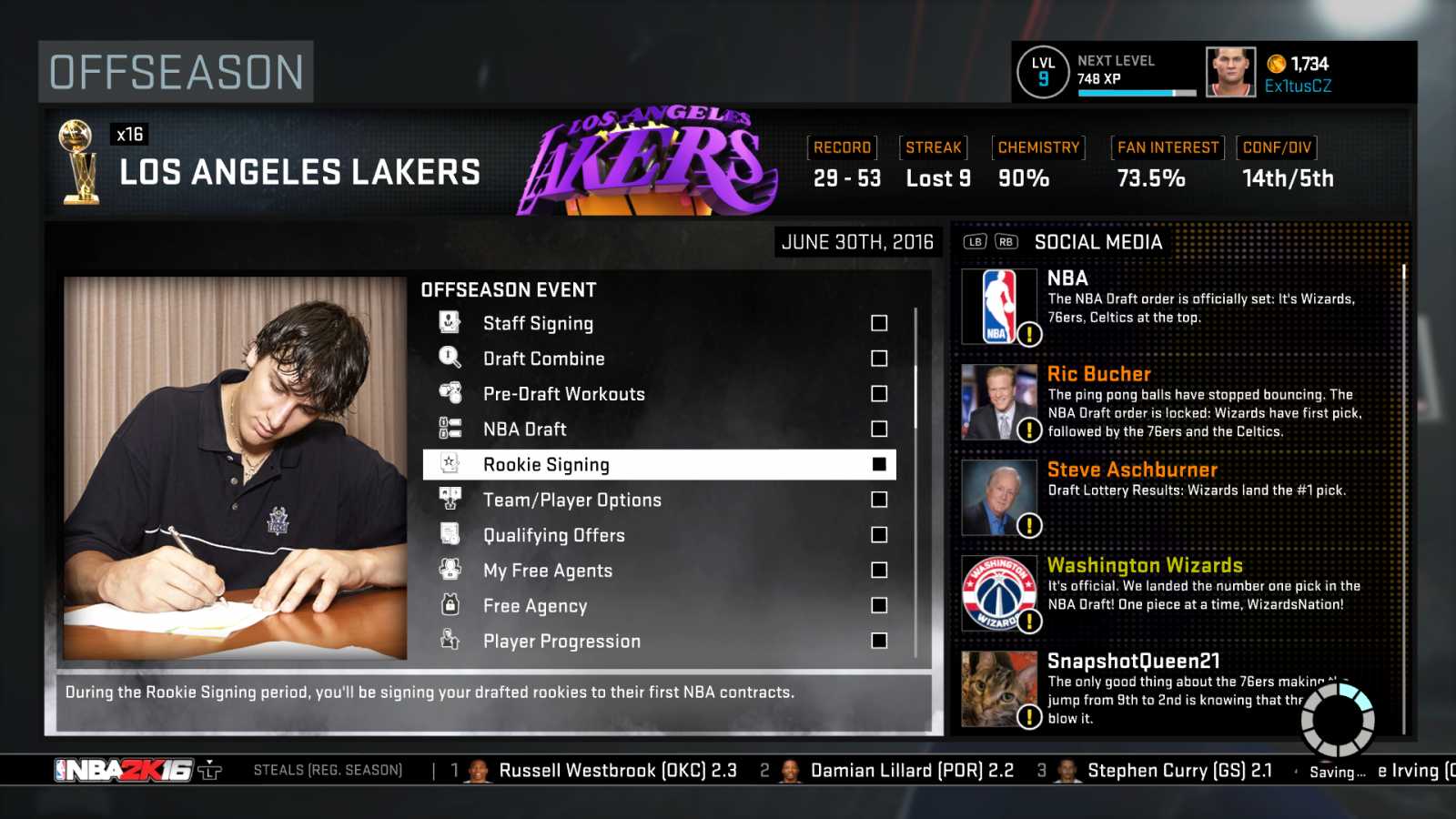Select the highlighted Rookie Signing event
This screenshot has height=819, width=1456.
tap(637, 464)
